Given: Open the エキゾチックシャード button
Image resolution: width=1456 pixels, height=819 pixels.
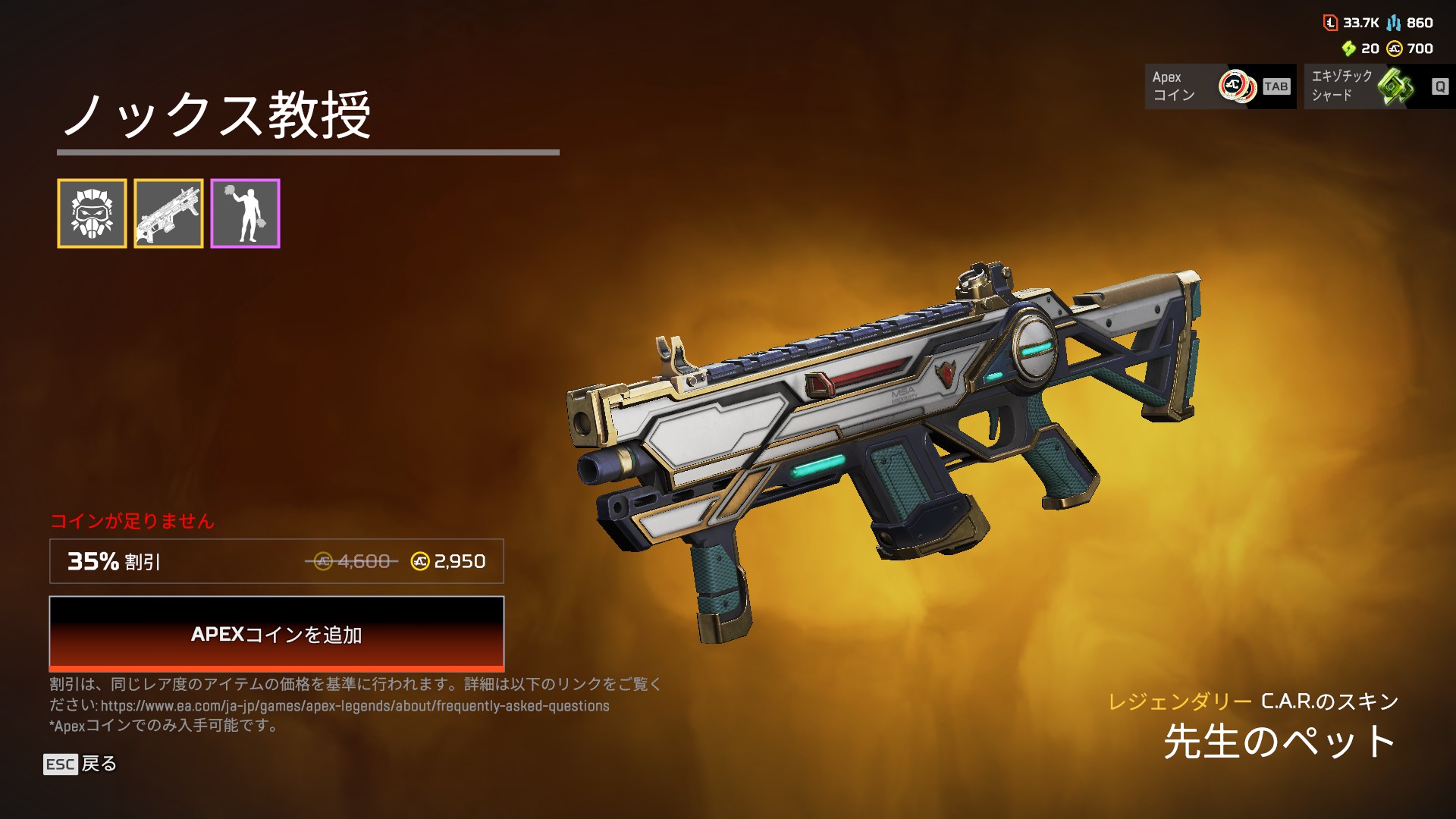Looking at the screenshot, I should 1379,86.
